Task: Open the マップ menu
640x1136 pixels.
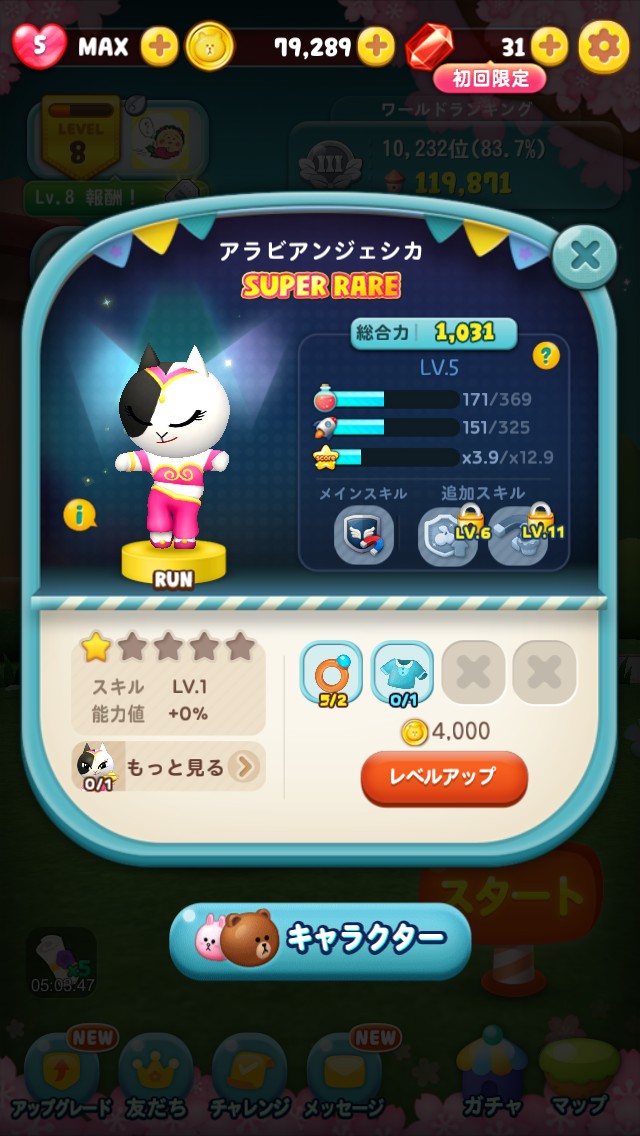Action: tap(579, 1075)
